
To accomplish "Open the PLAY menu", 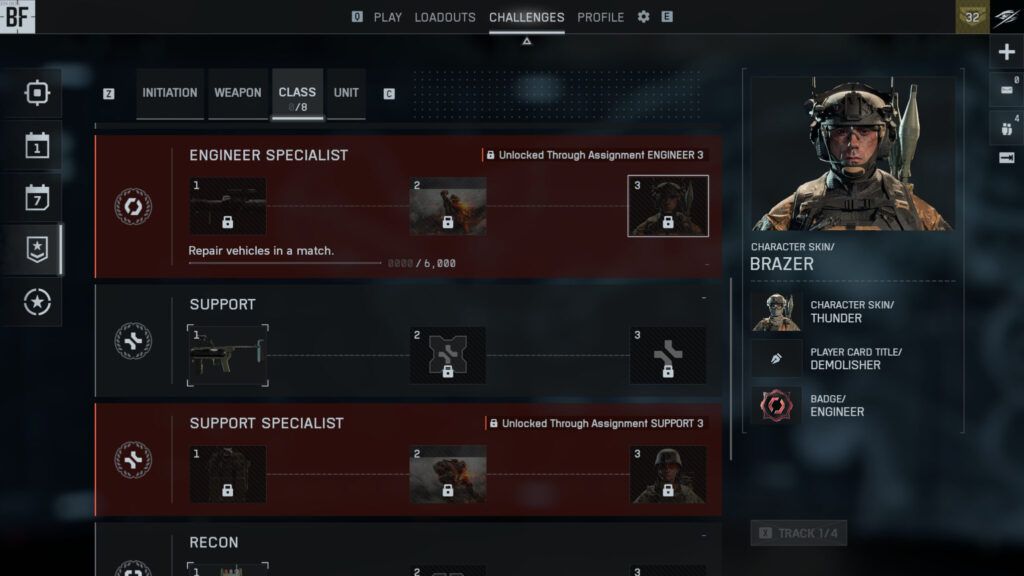I will [387, 17].
